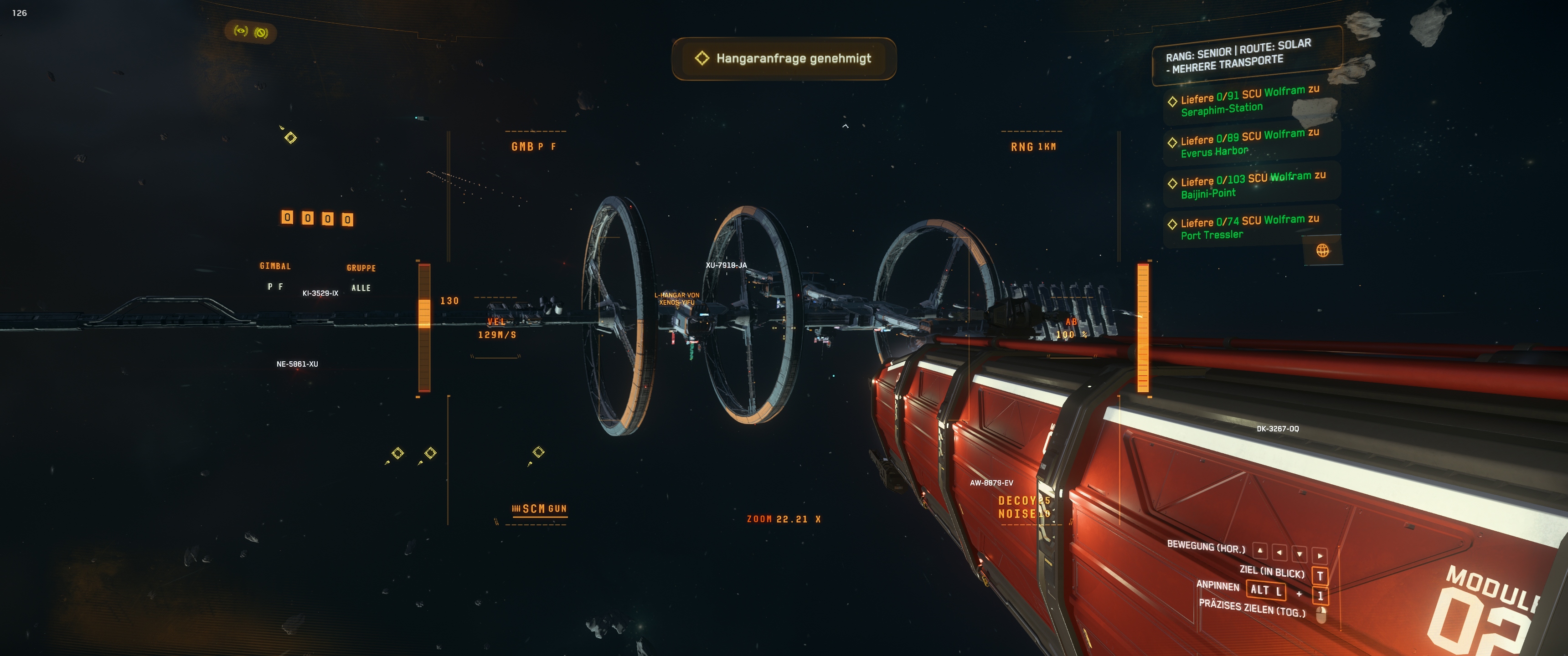
Task: Select the Baijini-Point Wolfram delivery objective
Action: tap(1251, 185)
